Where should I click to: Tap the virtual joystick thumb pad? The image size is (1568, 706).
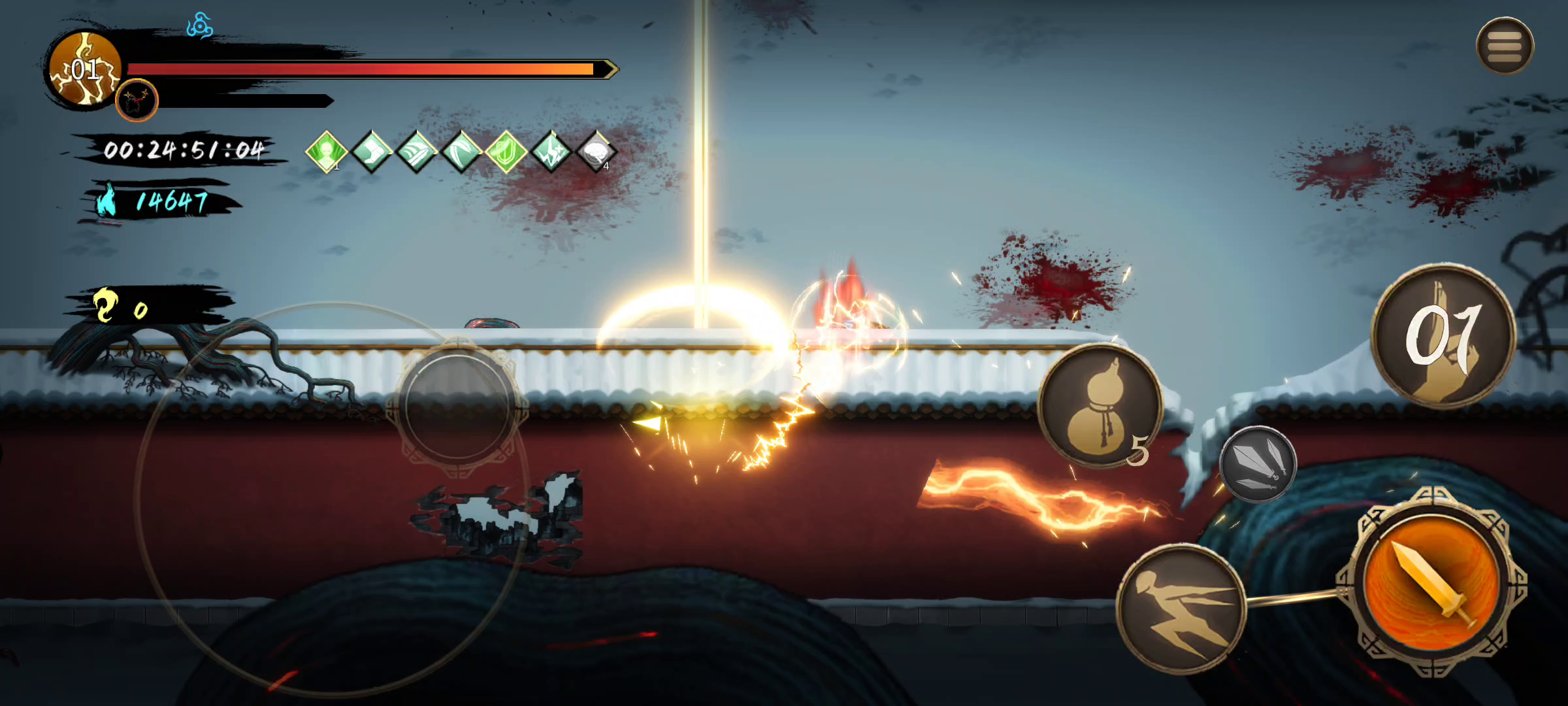458,405
